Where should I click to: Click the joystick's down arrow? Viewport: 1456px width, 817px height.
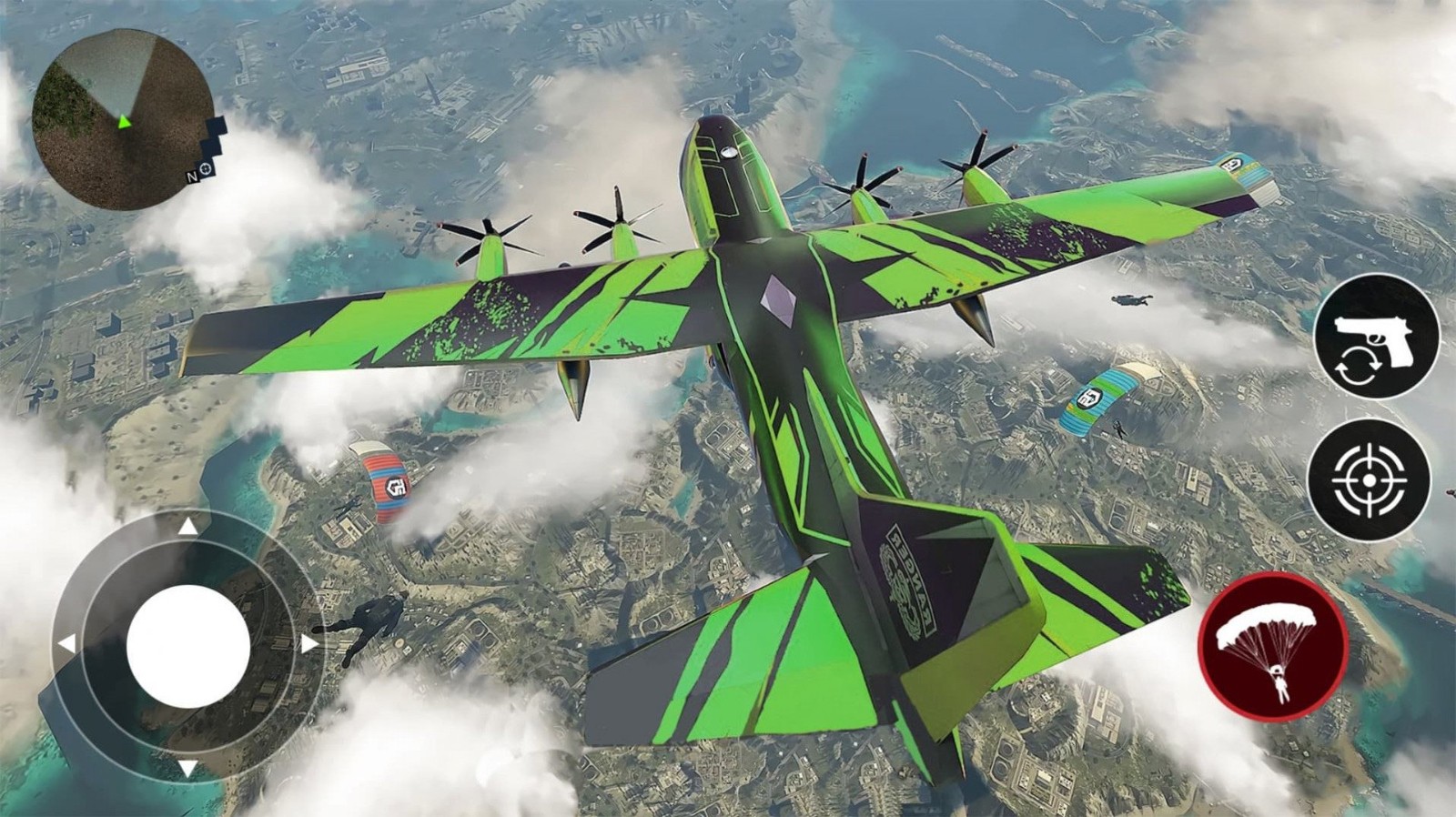[x=187, y=768]
